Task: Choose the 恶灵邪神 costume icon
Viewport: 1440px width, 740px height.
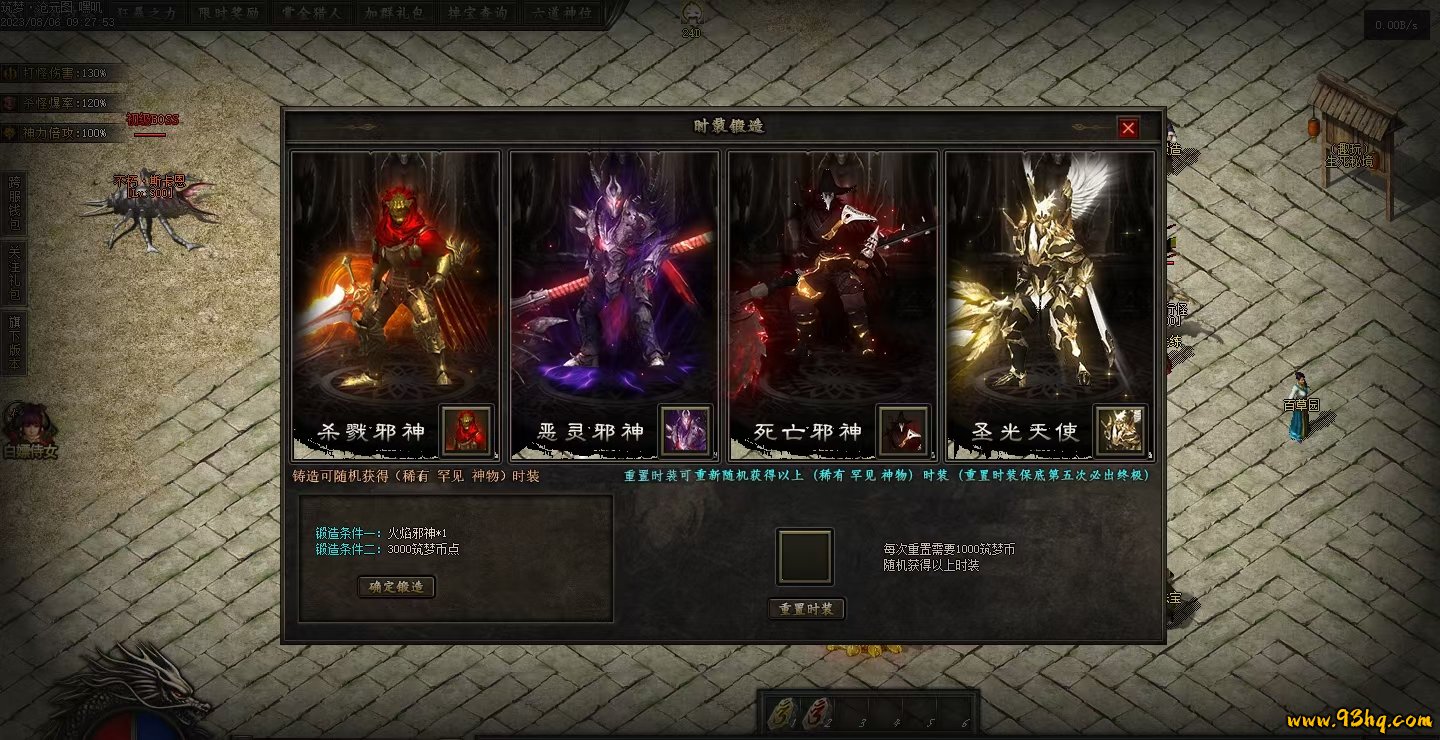Action: coord(685,431)
